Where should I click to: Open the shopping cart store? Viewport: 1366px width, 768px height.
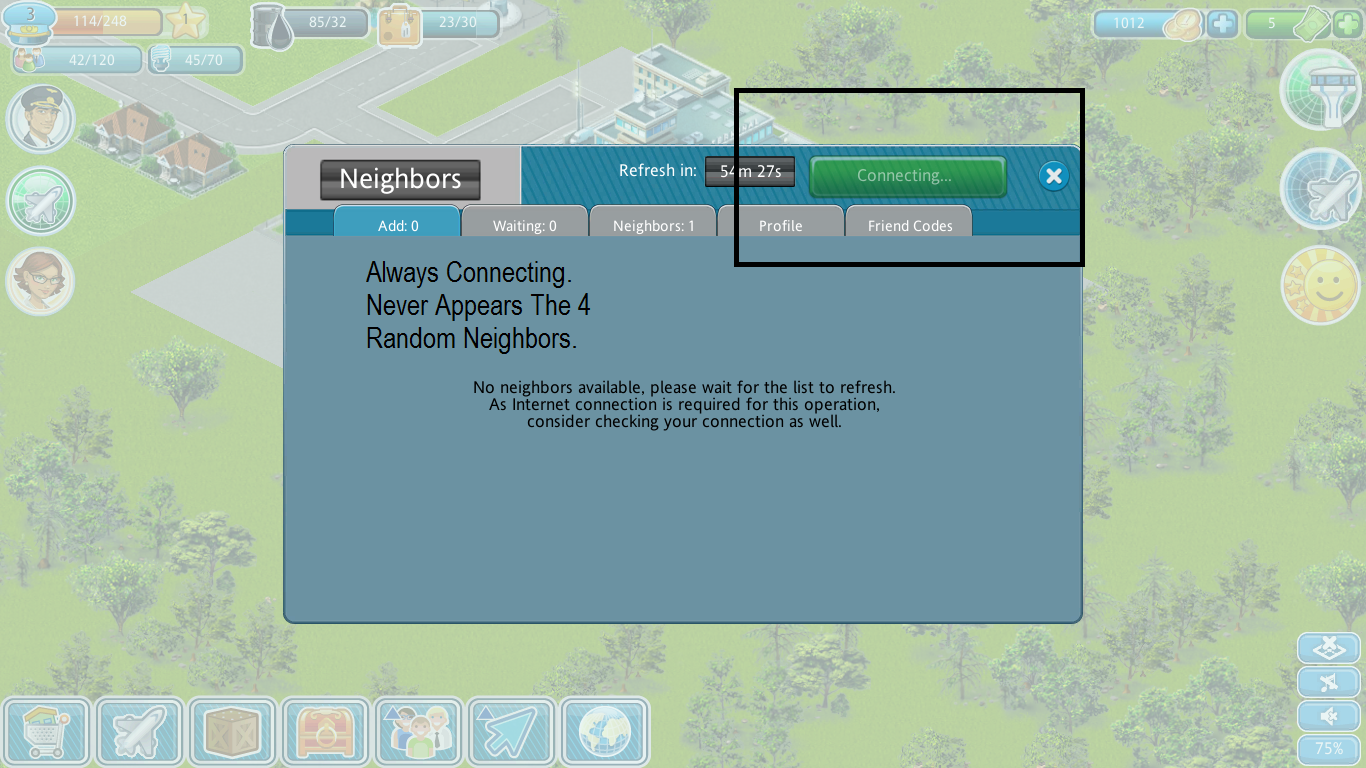[x=46, y=732]
